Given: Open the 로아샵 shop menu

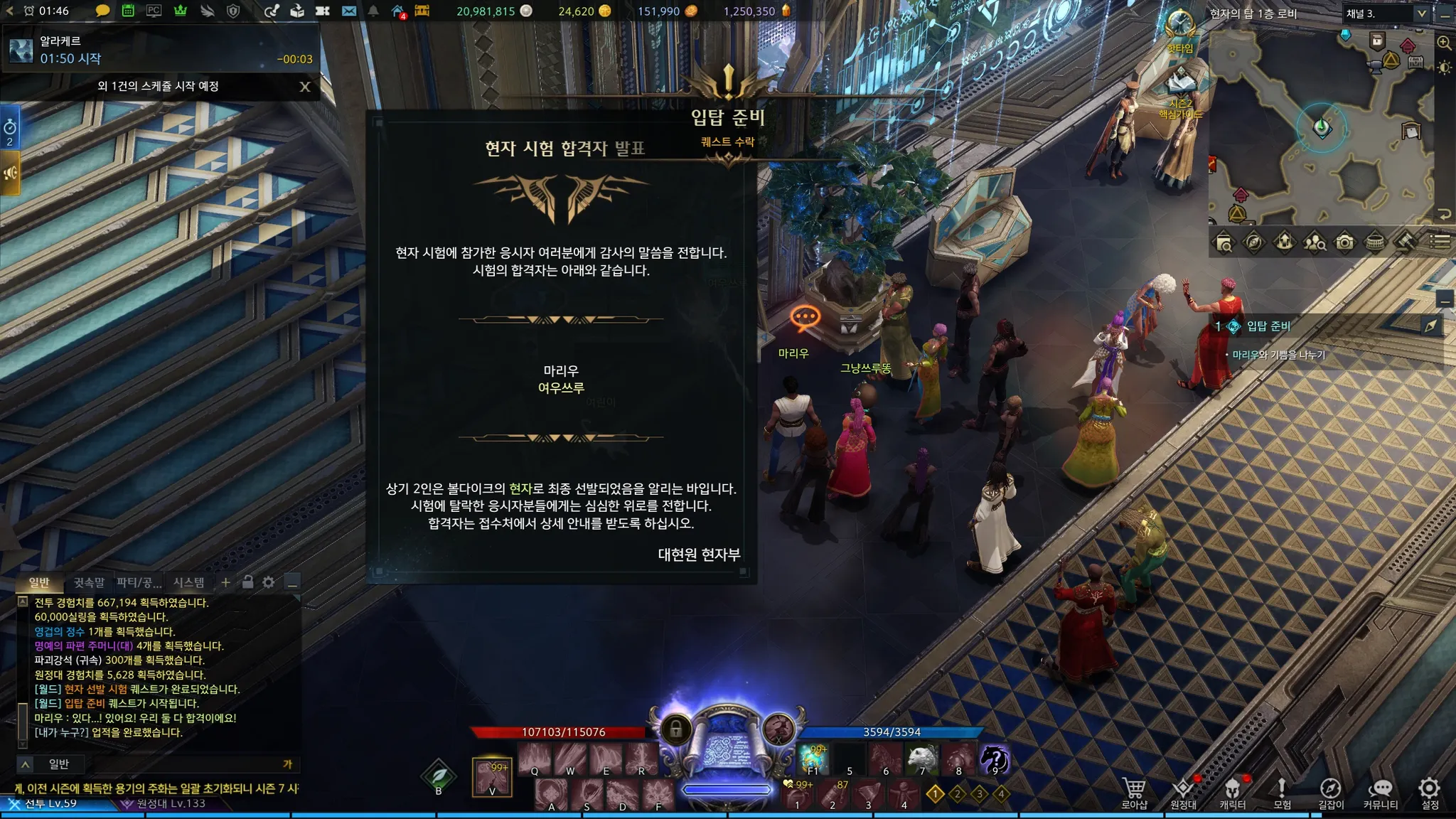Looking at the screenshot, I should (1134, 792).
